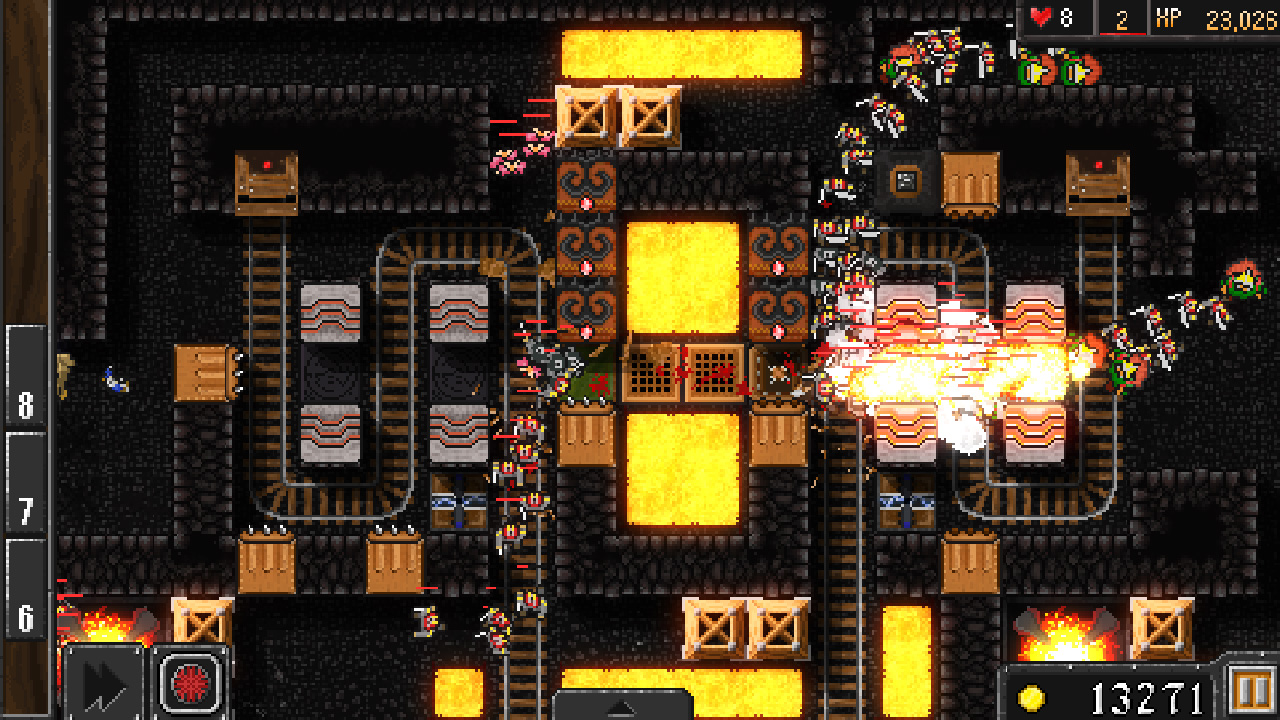The height and width of the screenshot is (720, 1280).
Task: Pause the game with the pause button
Action: (x=1252, y=688)
